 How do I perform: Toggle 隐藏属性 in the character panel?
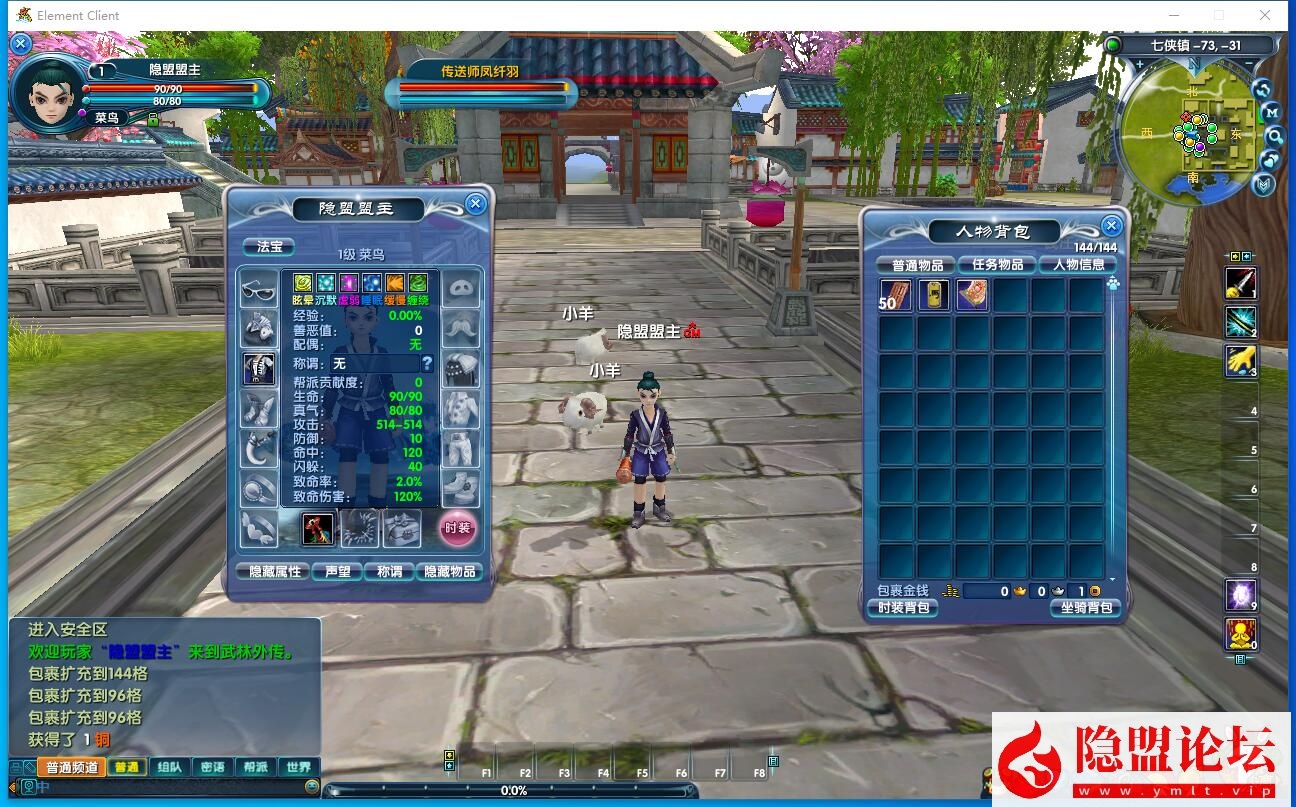pos(274,571)
